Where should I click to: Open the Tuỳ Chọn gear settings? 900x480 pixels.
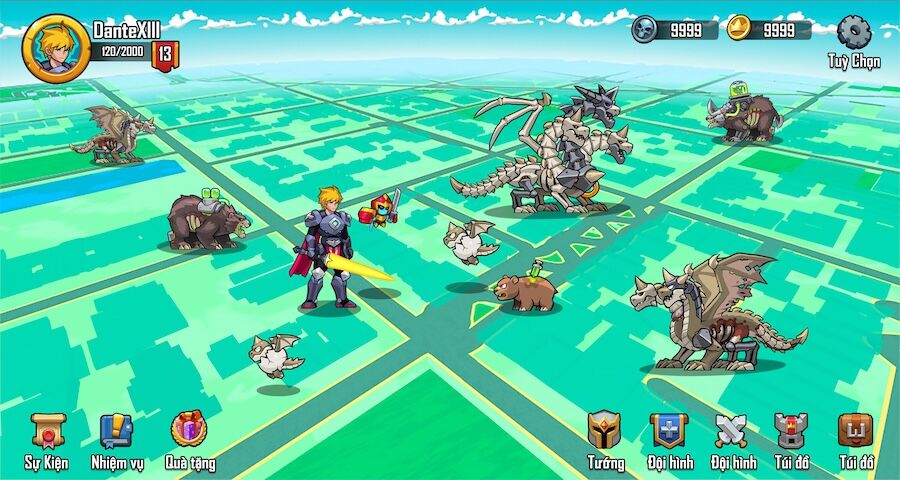pyautogui.click(x=853, y=33)
